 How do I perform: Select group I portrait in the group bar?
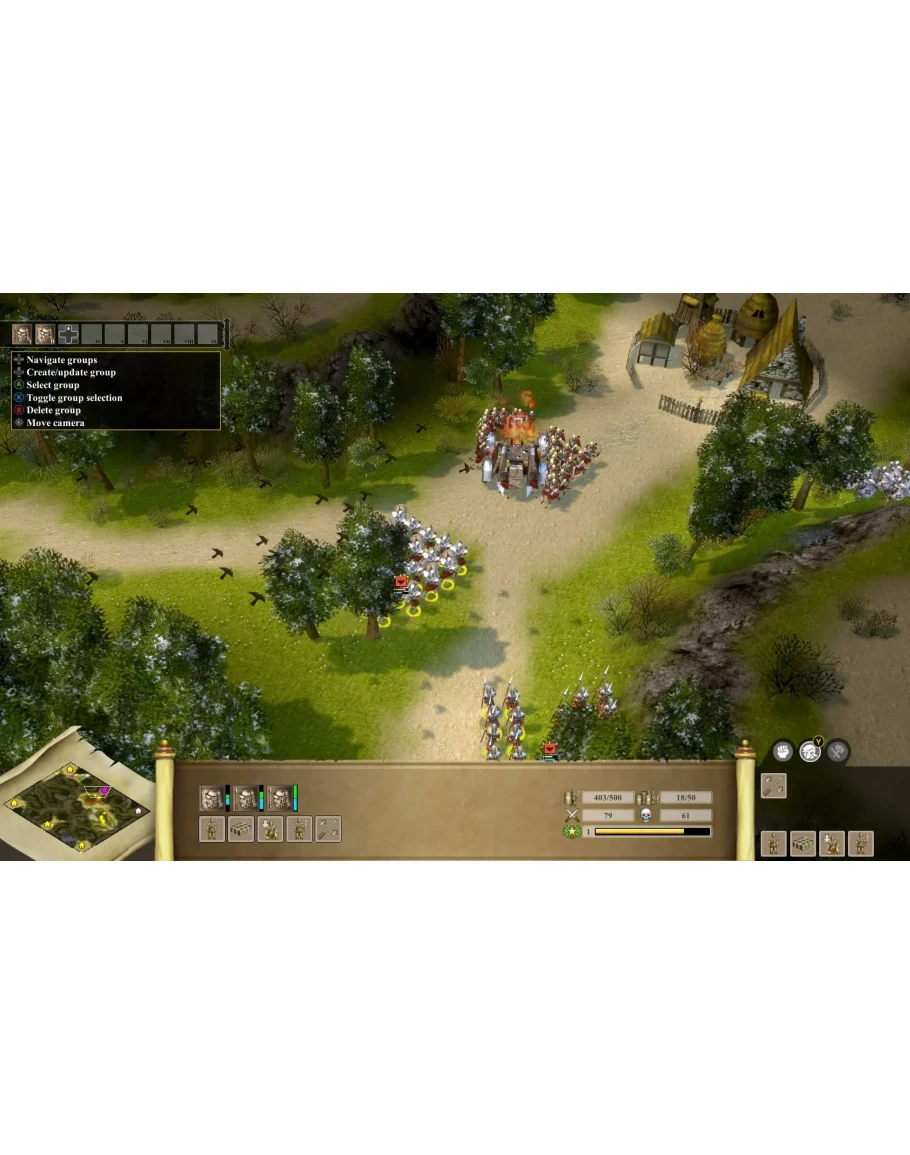[22, 334]
